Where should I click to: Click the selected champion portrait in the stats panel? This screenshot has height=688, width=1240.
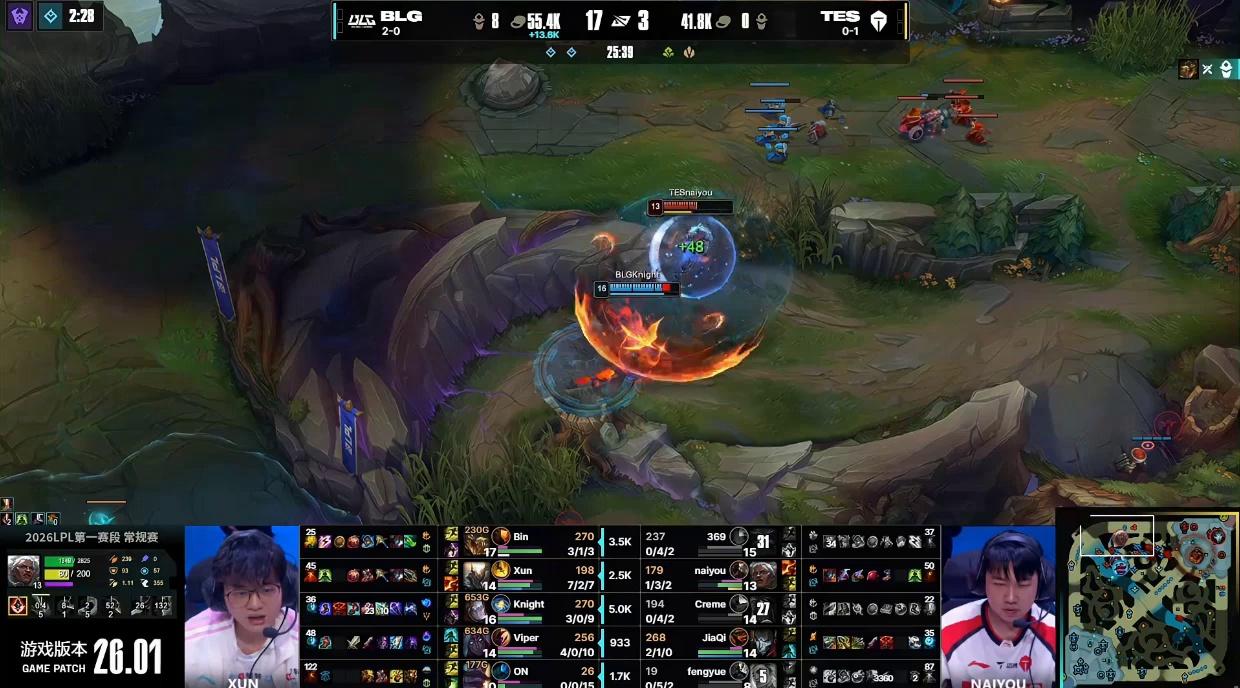[23, 570]
